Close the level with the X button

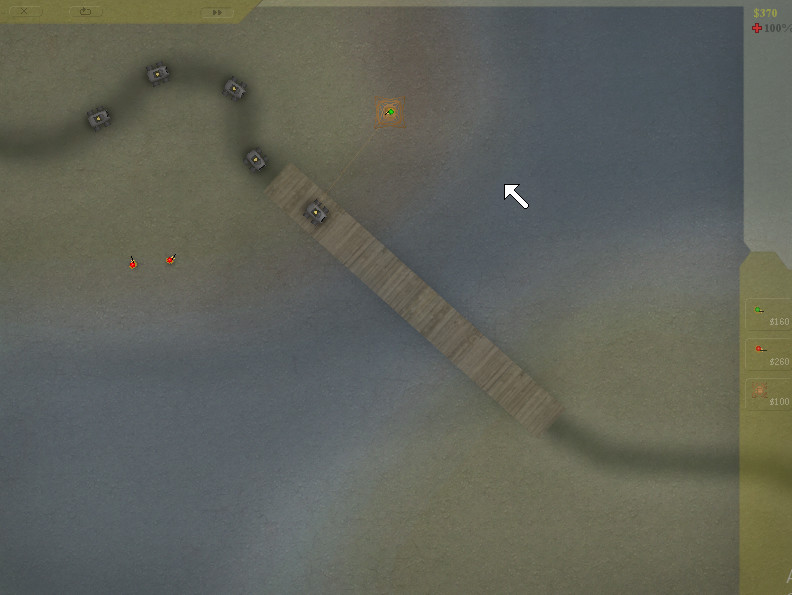(x=25, y=12)
